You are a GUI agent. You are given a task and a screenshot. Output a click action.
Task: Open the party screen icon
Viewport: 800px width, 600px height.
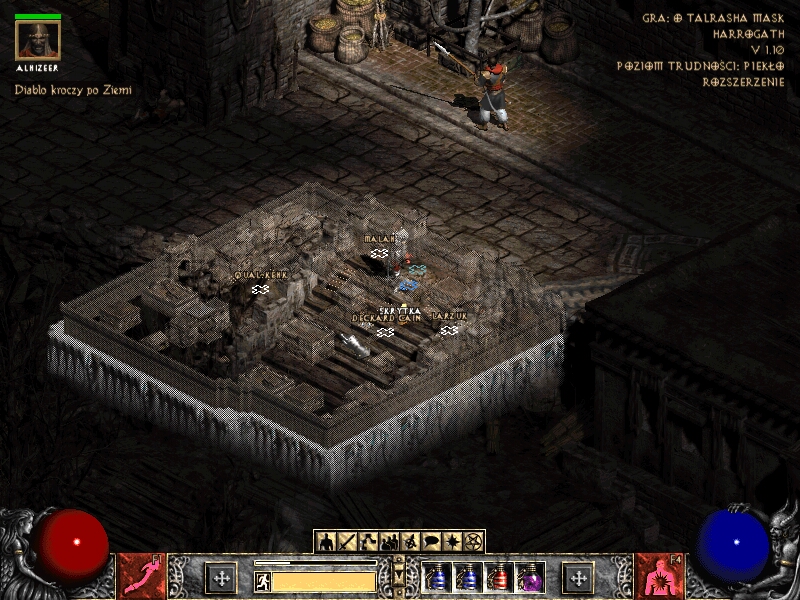(389, 542)
